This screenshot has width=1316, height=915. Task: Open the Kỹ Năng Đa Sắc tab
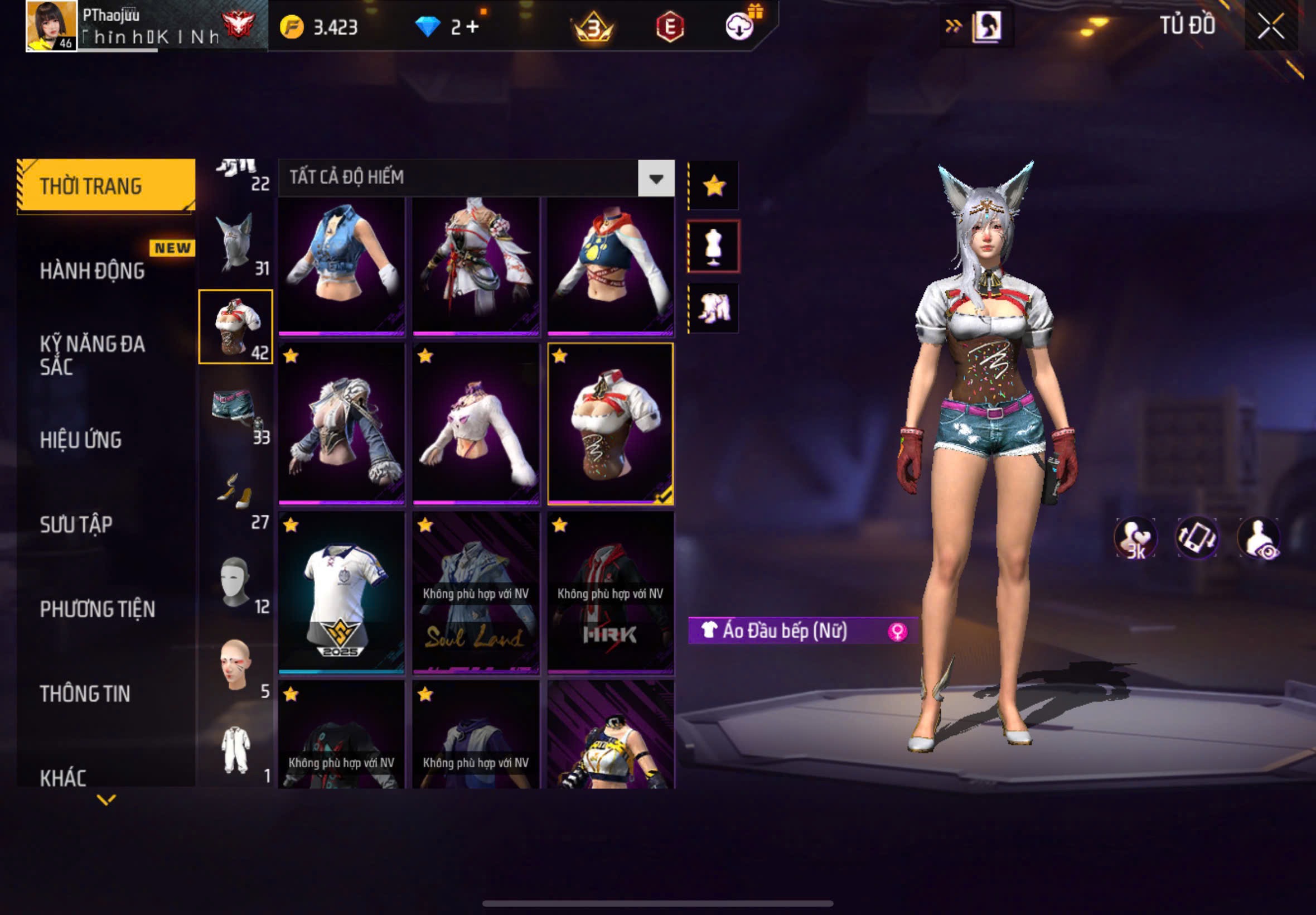[x=92, y=355]
